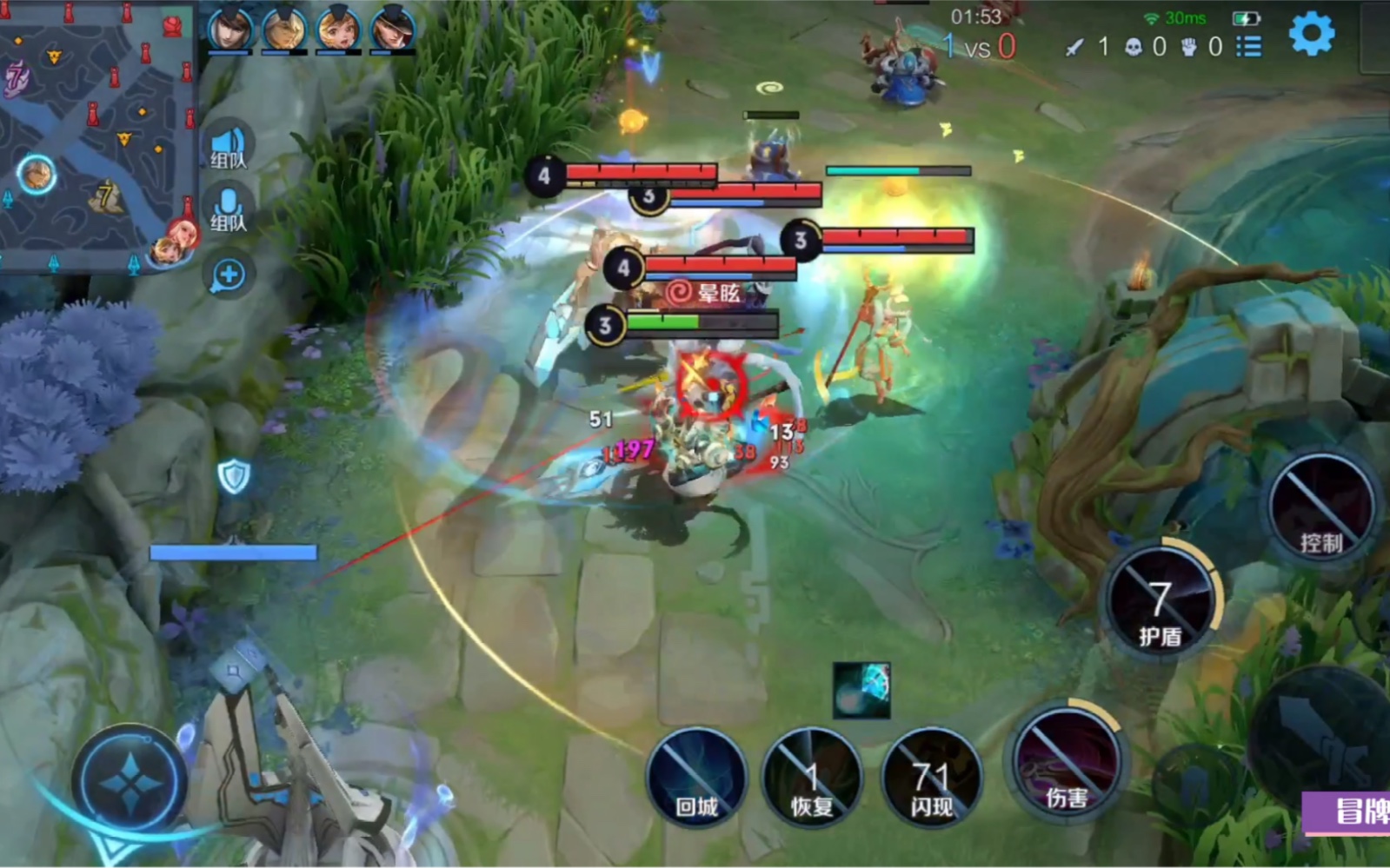Open the scoreboard list icon

(x=1249, y=46)
